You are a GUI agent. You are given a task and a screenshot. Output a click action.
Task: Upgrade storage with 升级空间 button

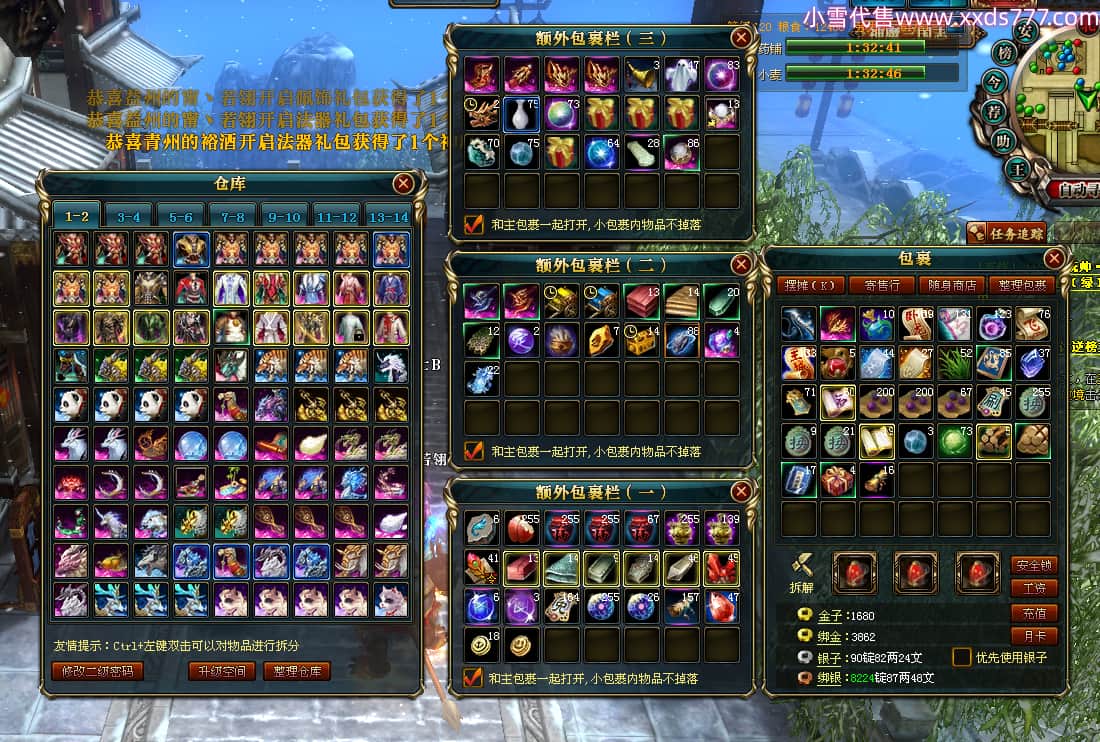click(221, 671)
